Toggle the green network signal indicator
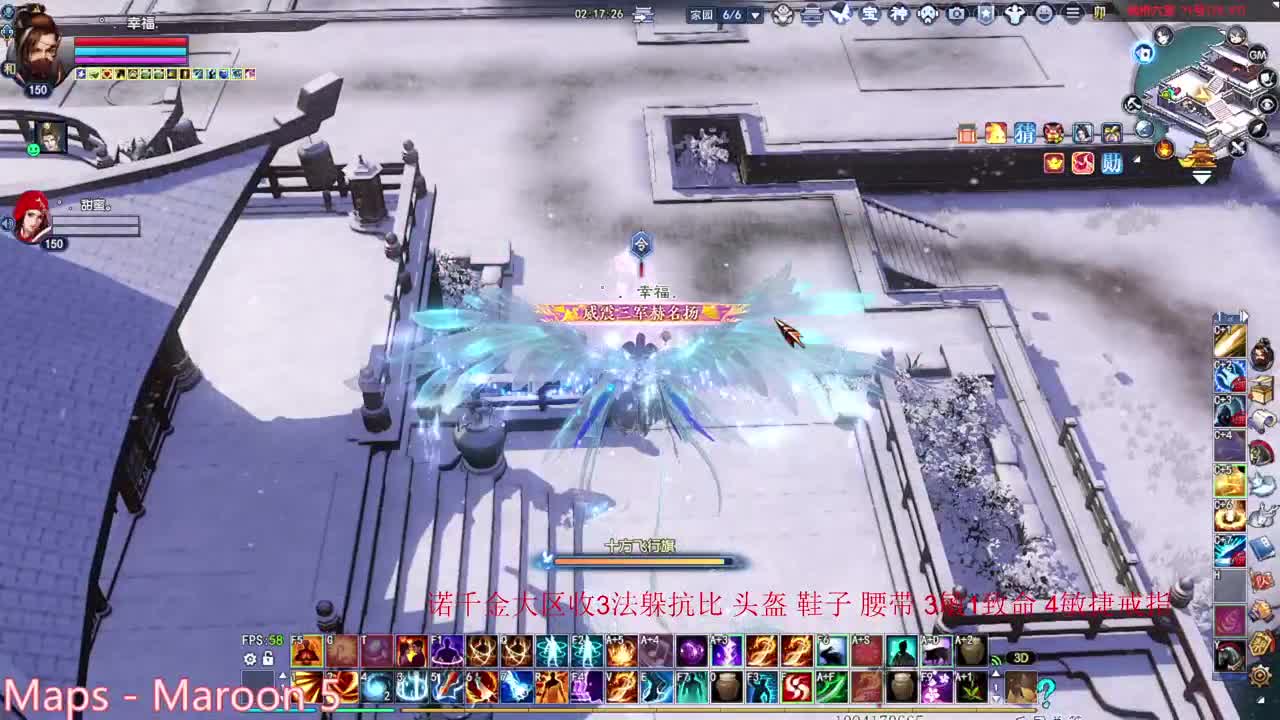1280x720 pixels. point(996,659)
